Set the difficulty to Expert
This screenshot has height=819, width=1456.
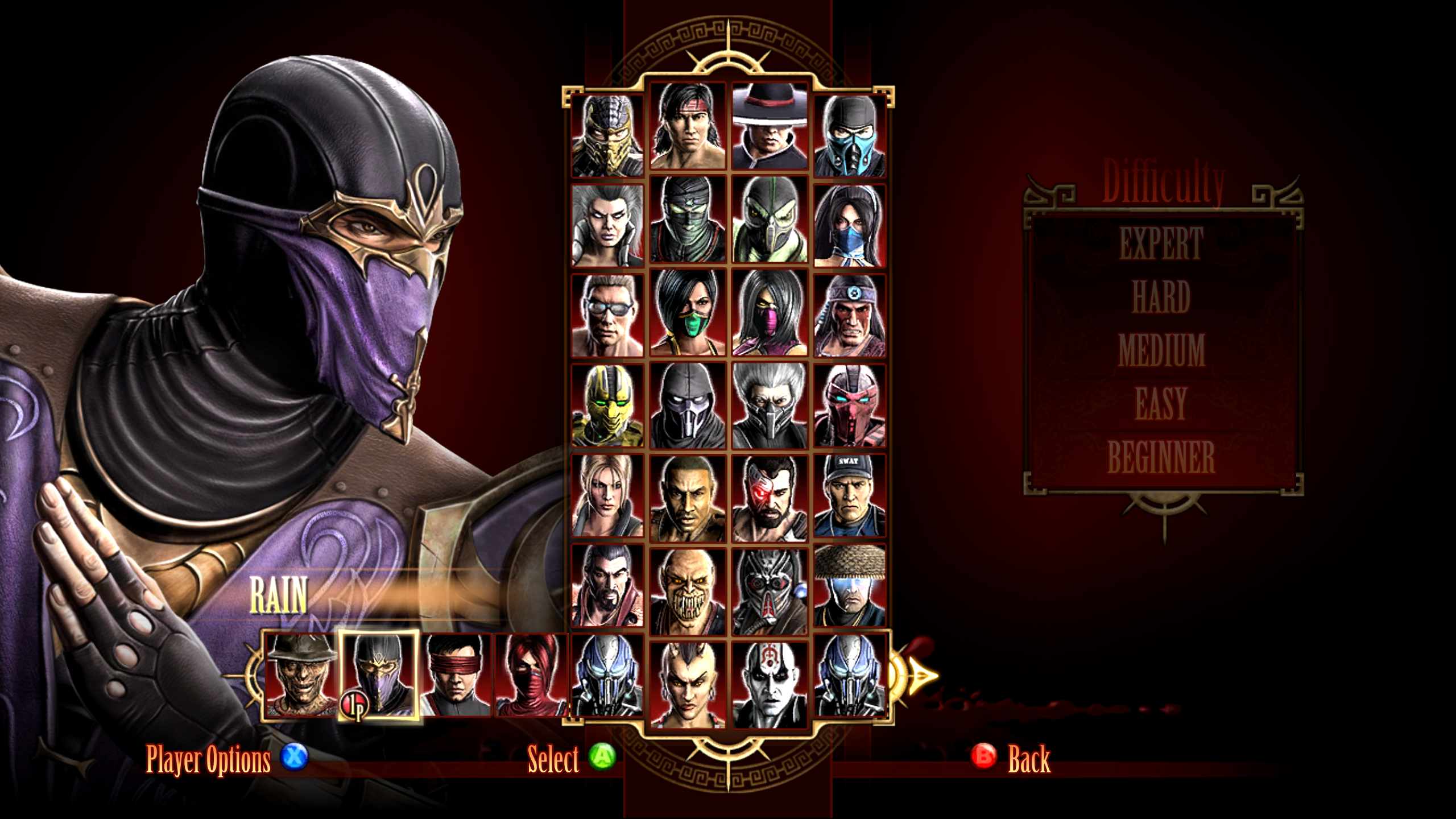pyautogui.click(x=1161, y=243)
